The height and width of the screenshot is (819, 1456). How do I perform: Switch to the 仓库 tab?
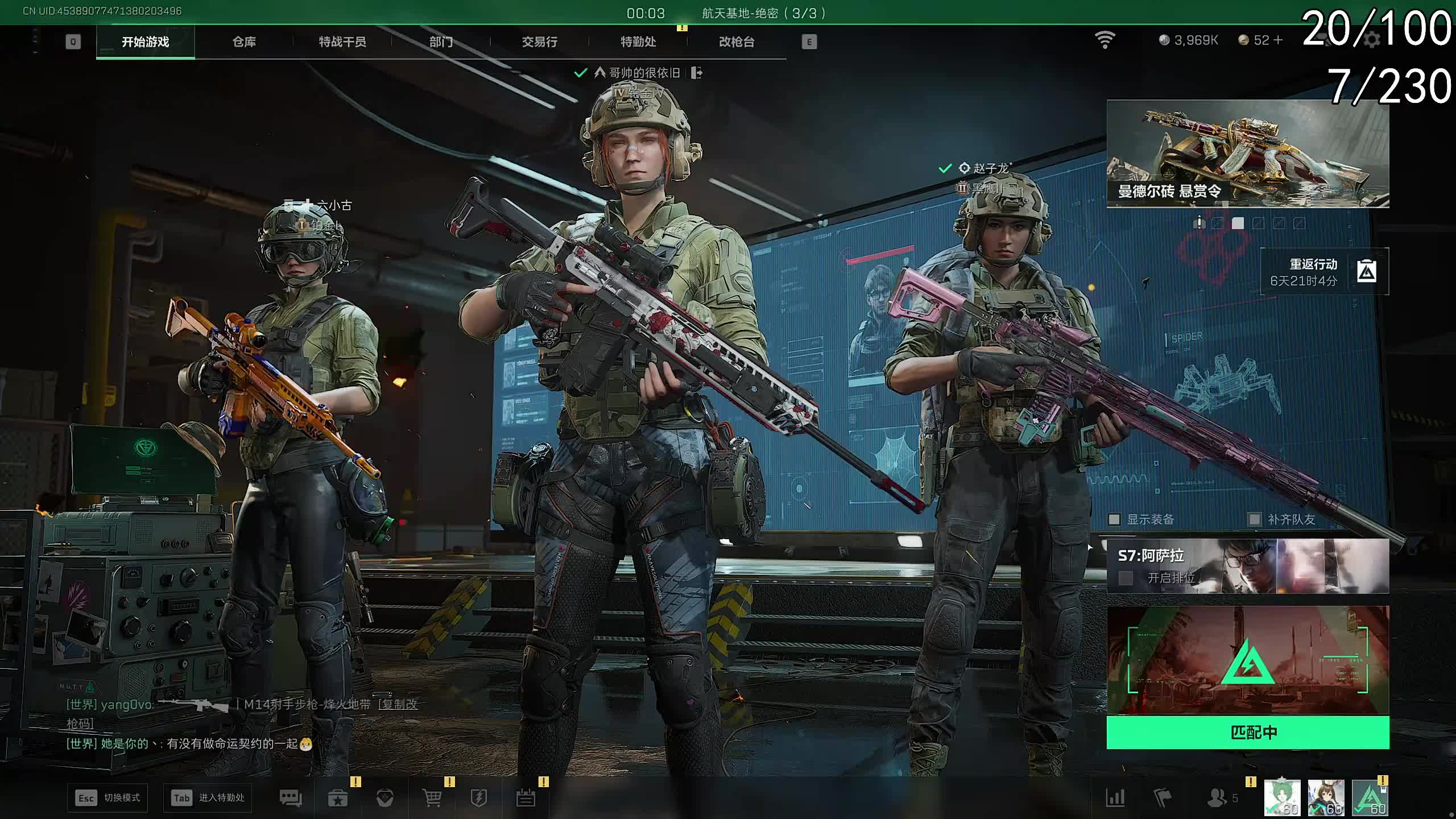pos(244,42)
